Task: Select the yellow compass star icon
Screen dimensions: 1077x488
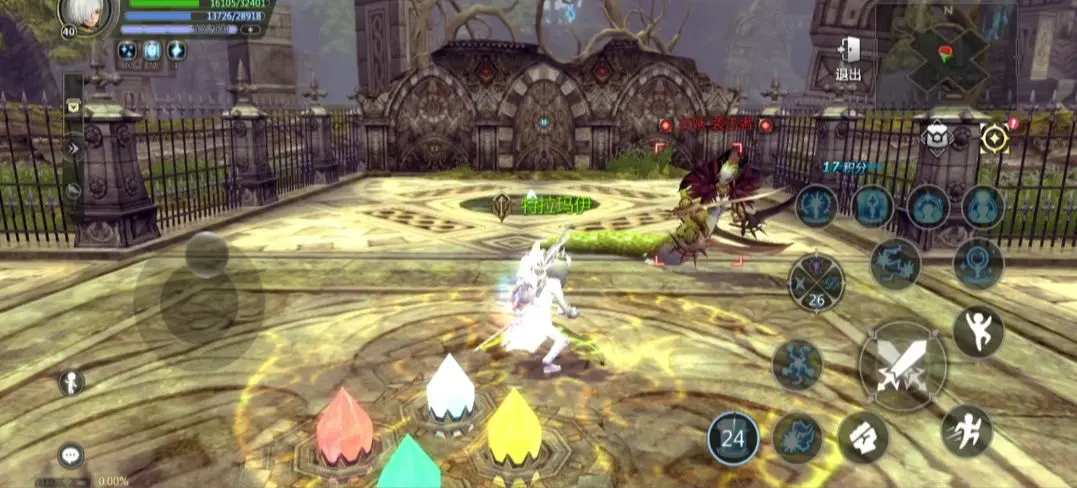Action: [994, 138]
